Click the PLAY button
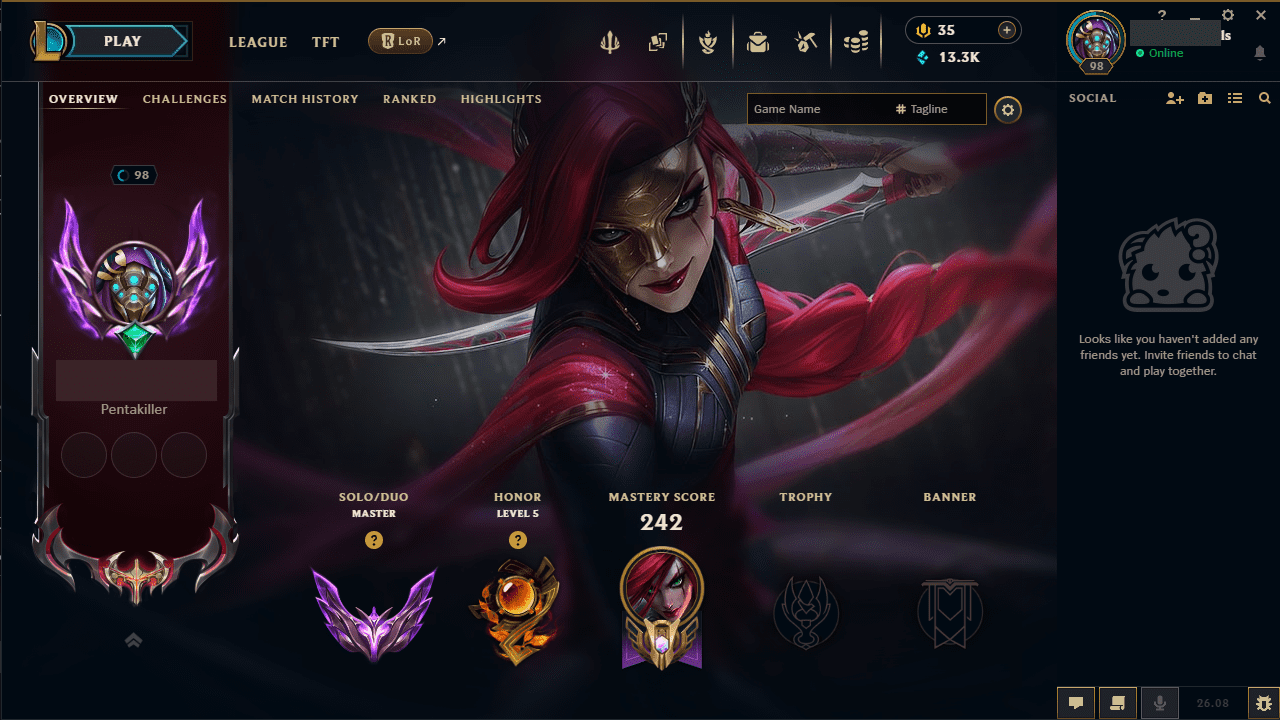The image size is (1280, 720). [x=122, y=41]
